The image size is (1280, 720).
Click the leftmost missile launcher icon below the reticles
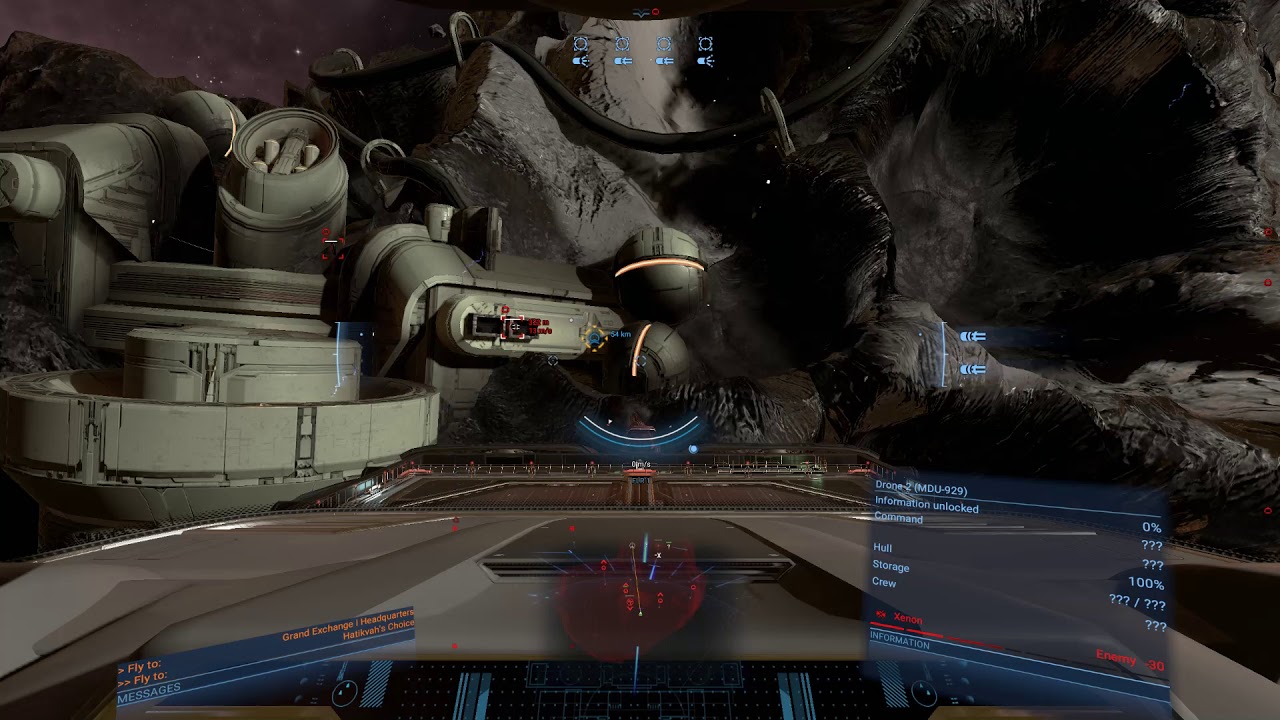pos(579,61)
